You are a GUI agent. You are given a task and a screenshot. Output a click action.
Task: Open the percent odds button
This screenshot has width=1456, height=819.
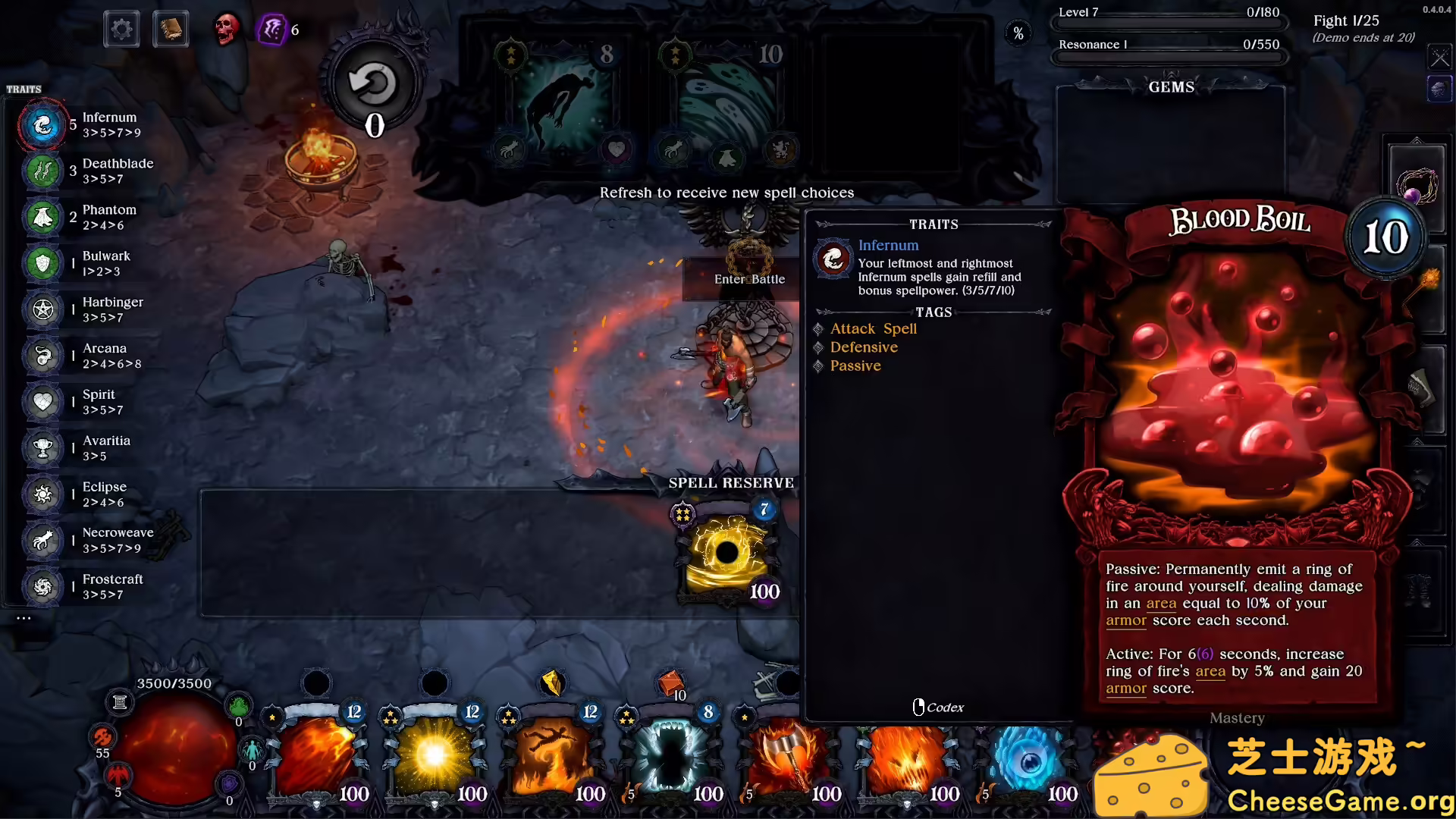click(x=1018, y=33)
